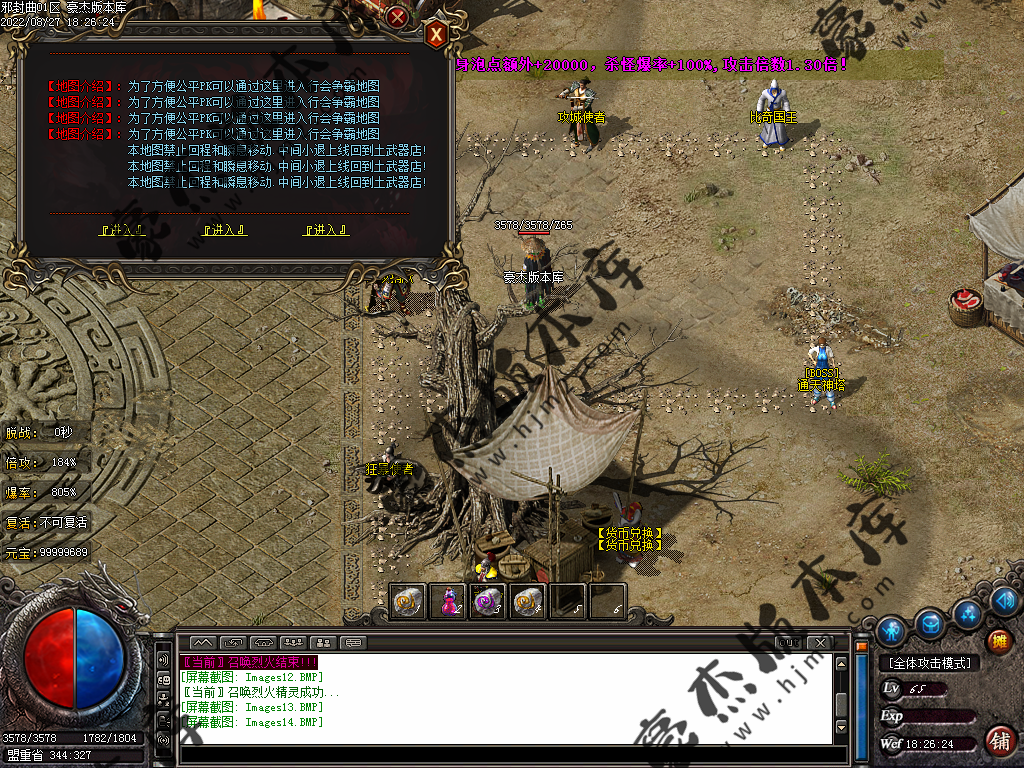Choose the rightmost 进入 link in the dialog
Image resolution: width=1024 pixels, height=768 pixels.
coord(326,230)
